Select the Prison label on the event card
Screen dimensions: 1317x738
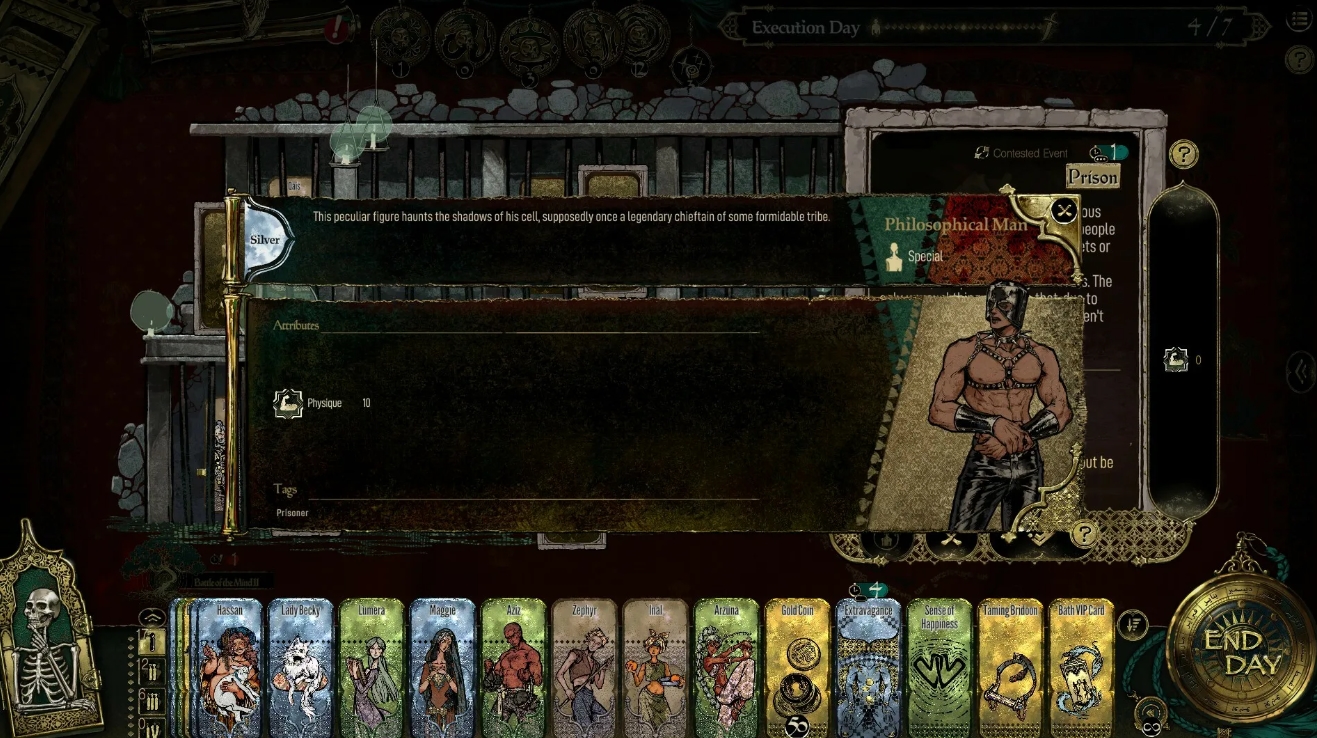(1092, 177)
